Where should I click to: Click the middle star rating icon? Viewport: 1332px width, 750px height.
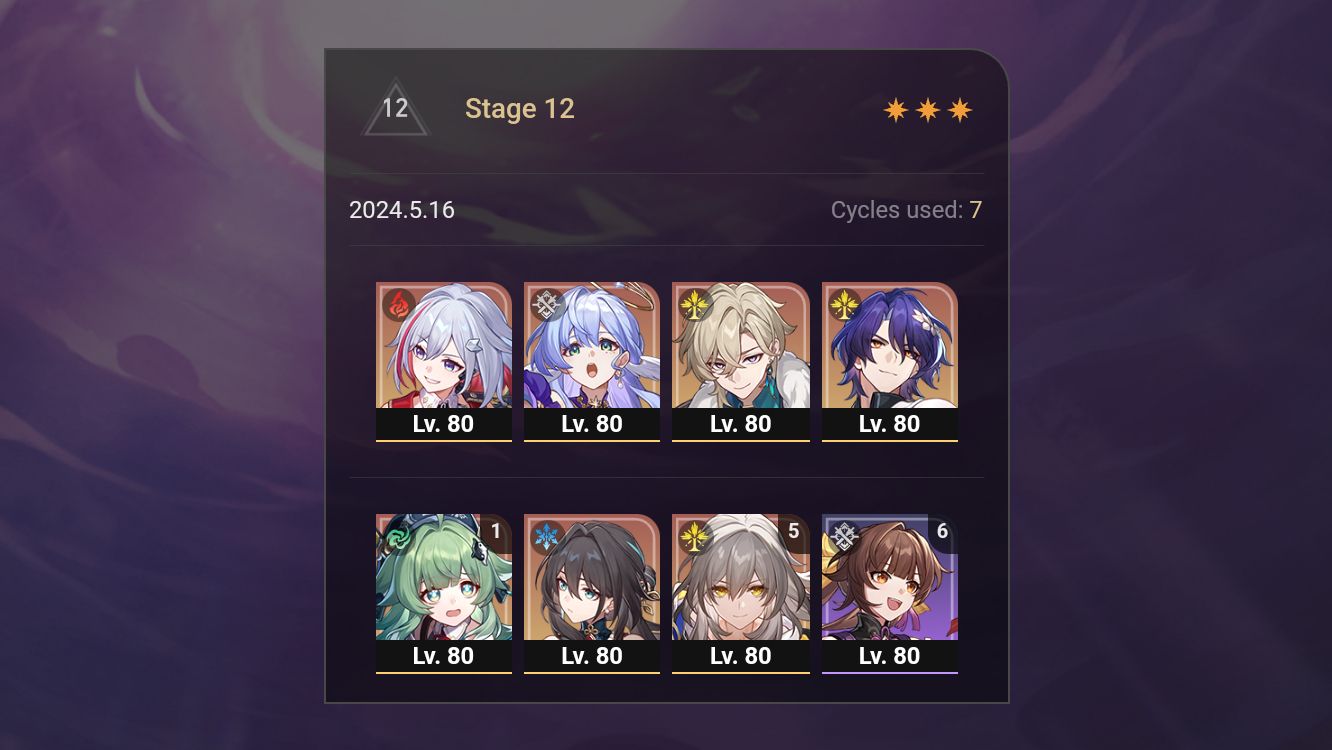tap(926, 109)
